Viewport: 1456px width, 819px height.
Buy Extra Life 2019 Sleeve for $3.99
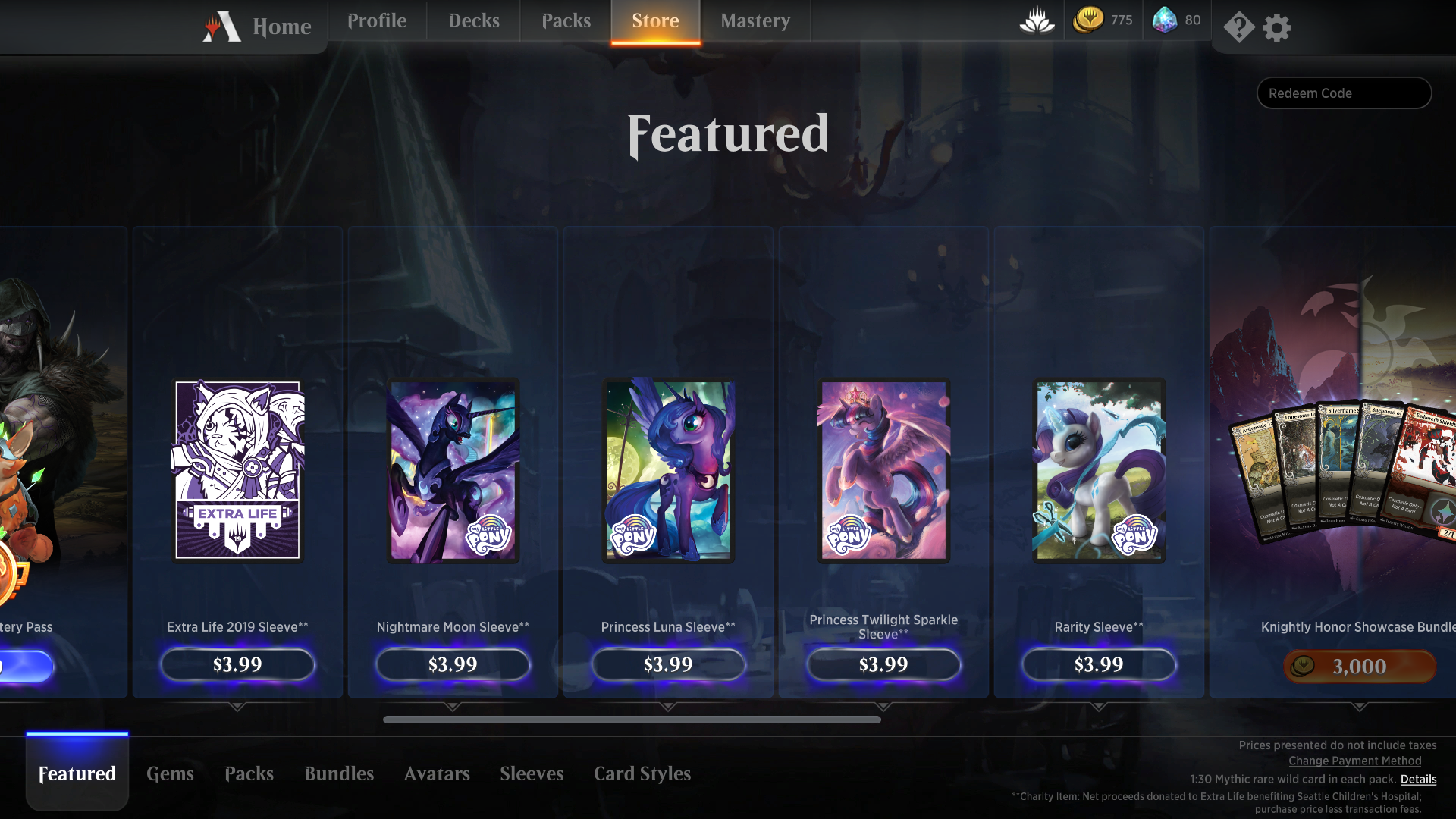[x=237, y=665]
